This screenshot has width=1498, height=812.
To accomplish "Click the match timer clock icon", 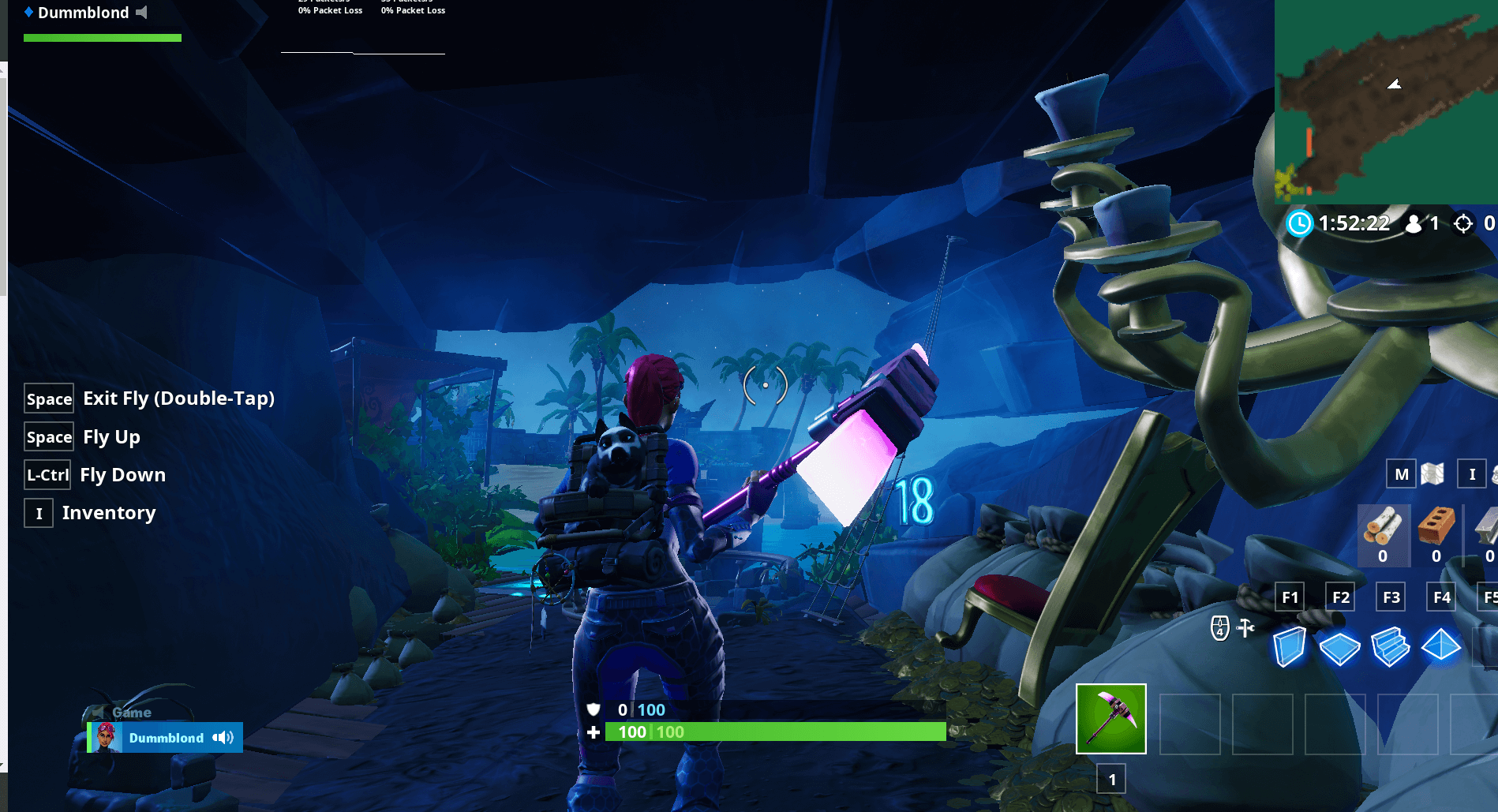I will coord(1301,224).
